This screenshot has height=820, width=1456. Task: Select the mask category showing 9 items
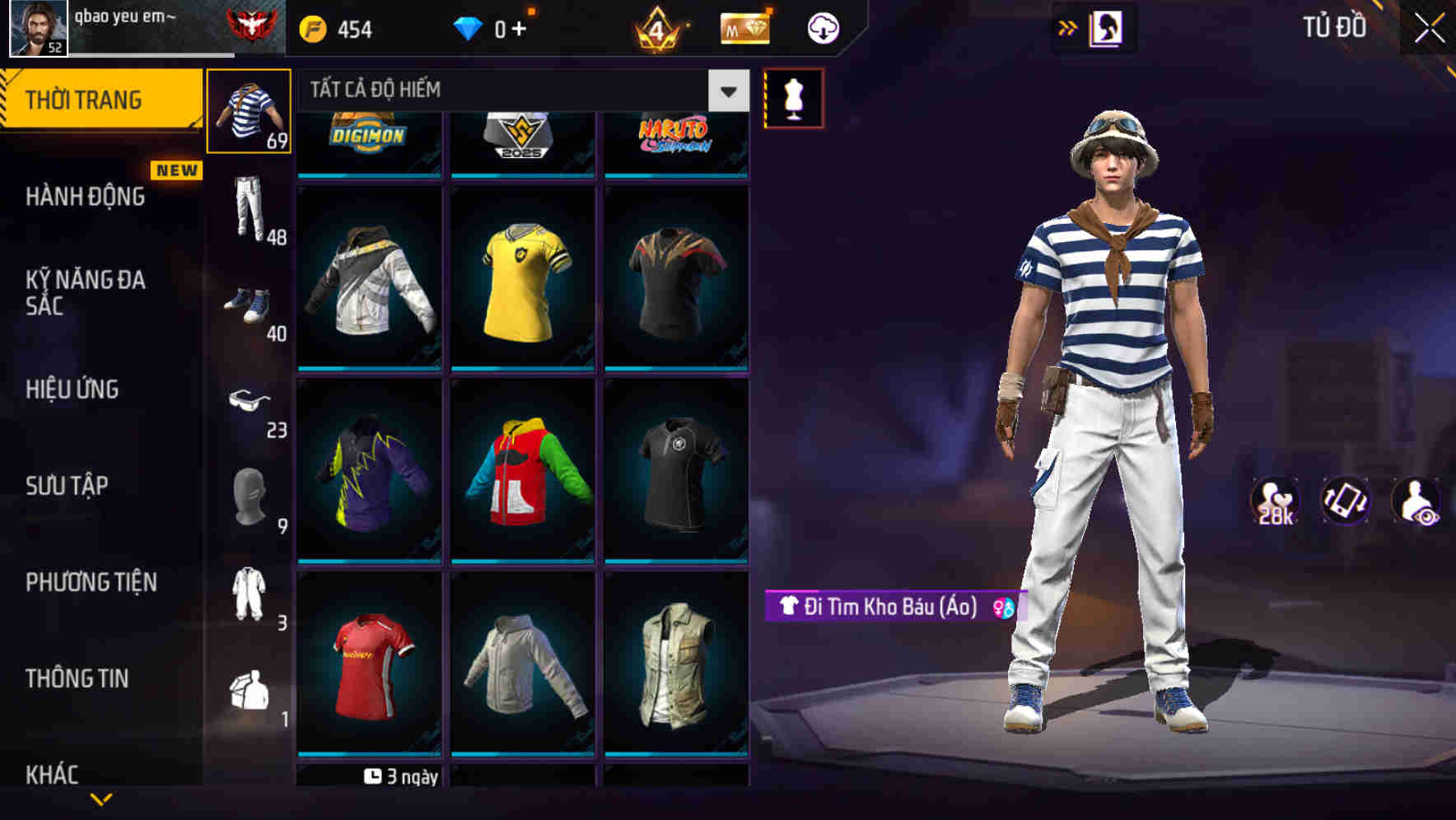[x=248, y=497]
